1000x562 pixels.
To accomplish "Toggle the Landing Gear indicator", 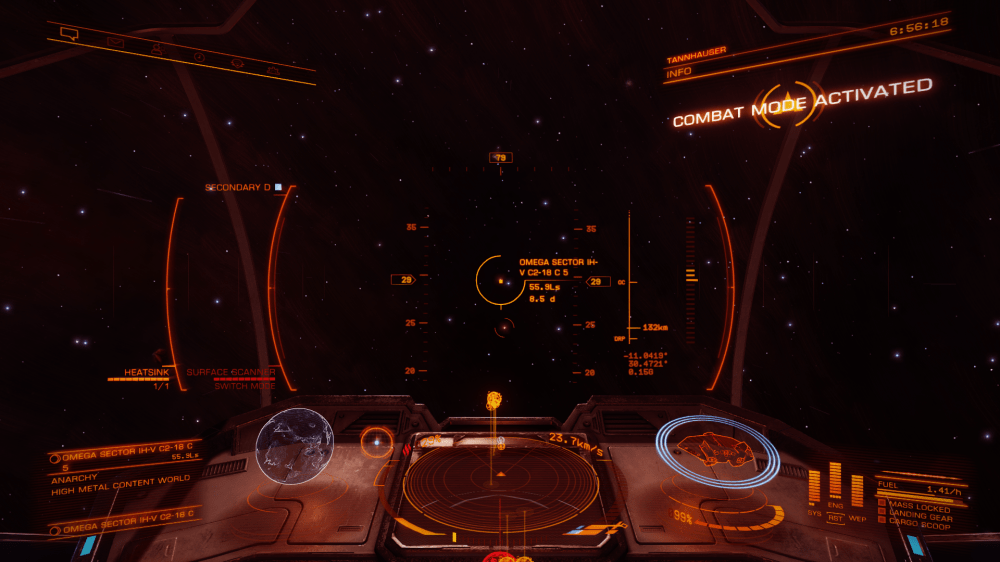I will click(x=919, y=515).
